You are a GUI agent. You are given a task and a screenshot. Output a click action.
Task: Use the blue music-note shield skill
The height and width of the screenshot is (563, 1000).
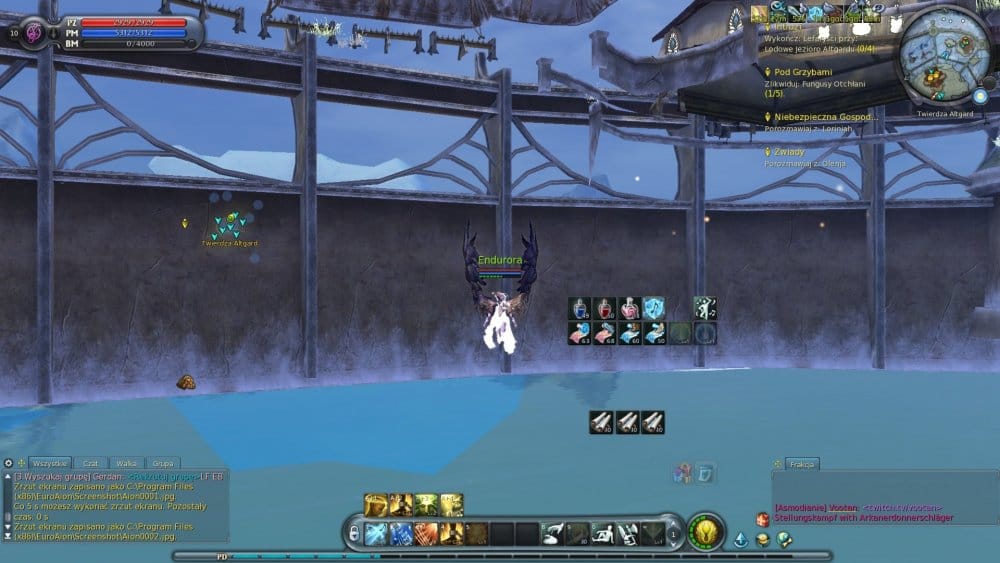pyautogui.click(x=655, y=308)
